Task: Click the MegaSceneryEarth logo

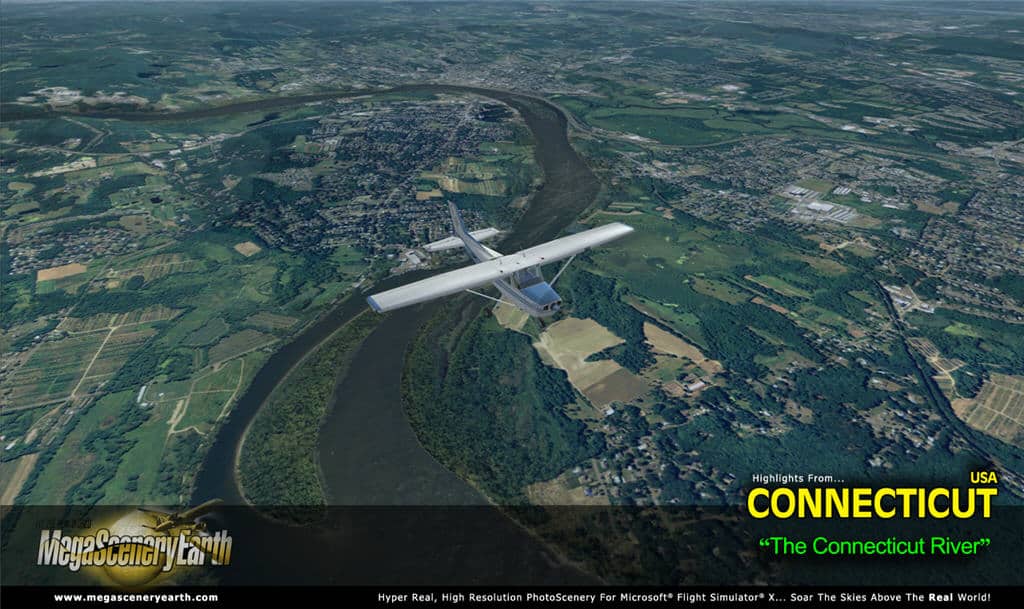Action: coord(134,546)
